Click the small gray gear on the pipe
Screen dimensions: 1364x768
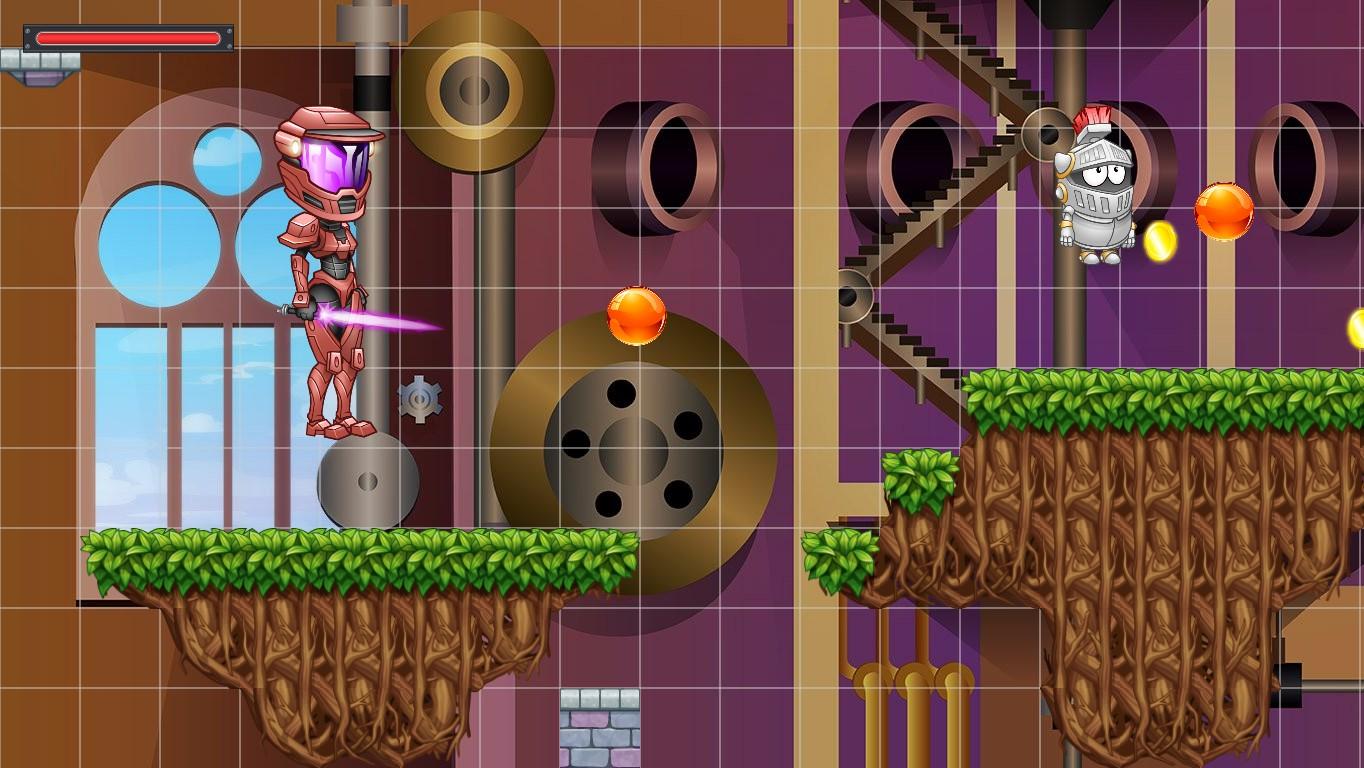coord(421,398)
